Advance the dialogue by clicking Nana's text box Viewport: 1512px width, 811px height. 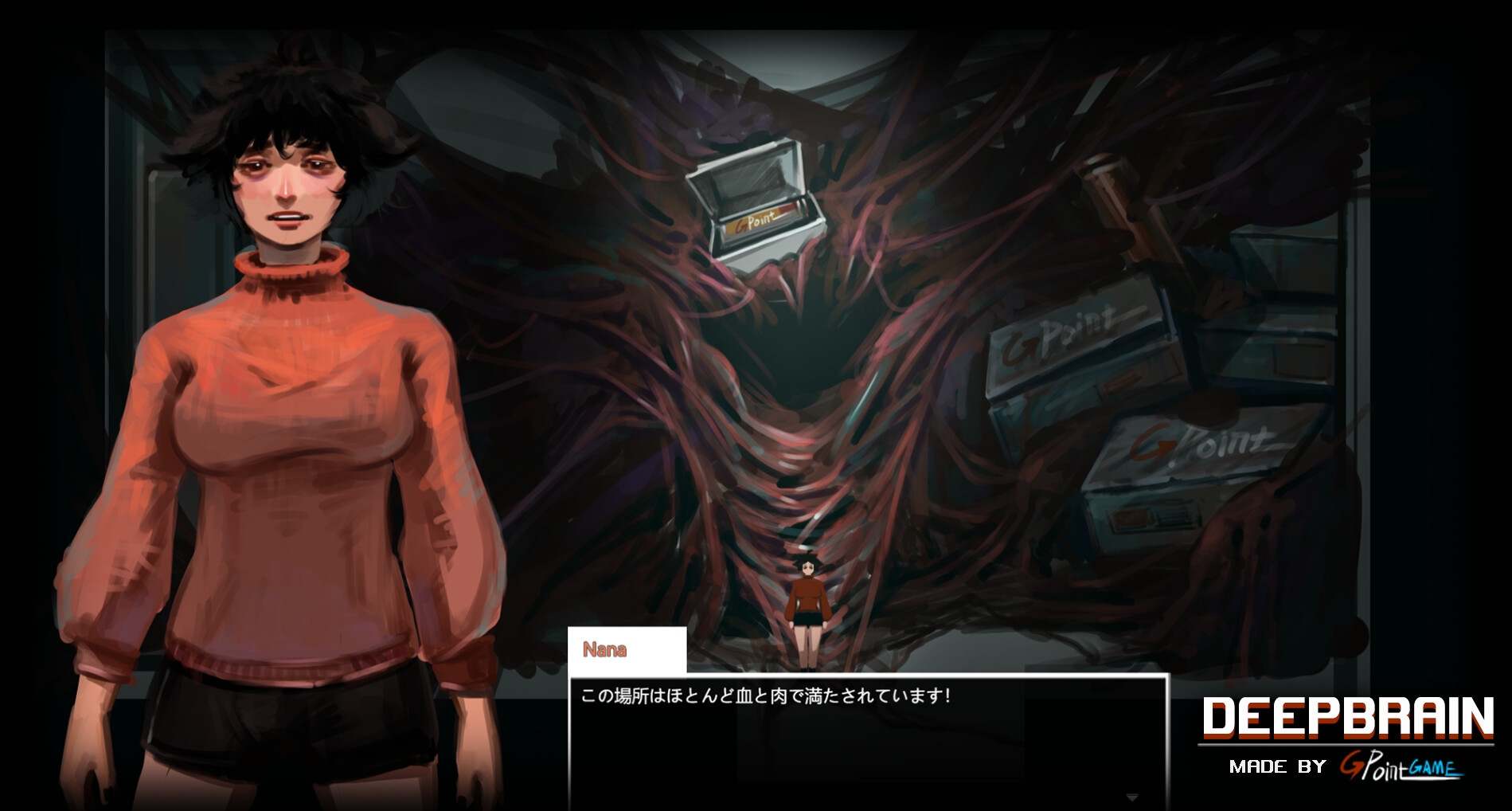click(x=868, y=741)
